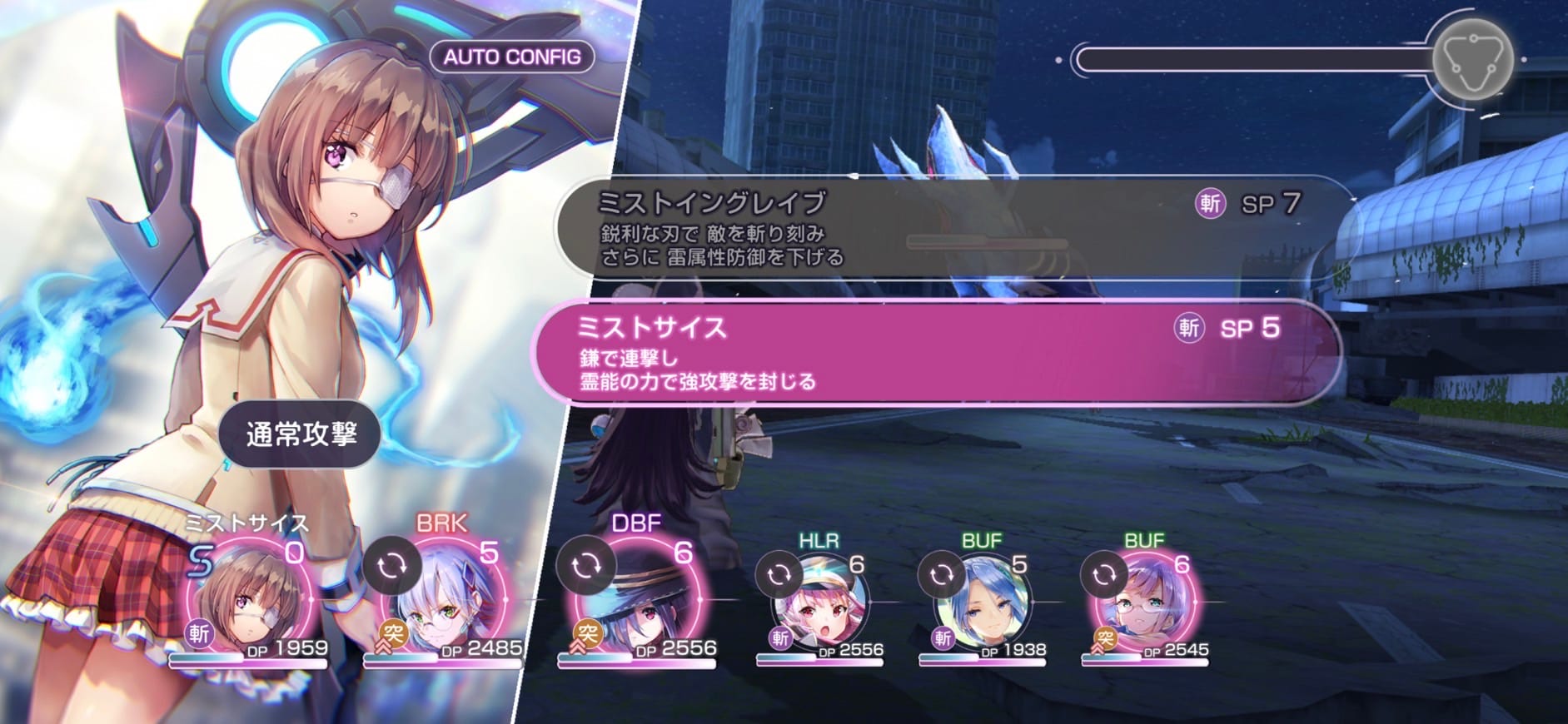
Task: Toggle the swap icon on the HLR character
Action: point(781,573)
